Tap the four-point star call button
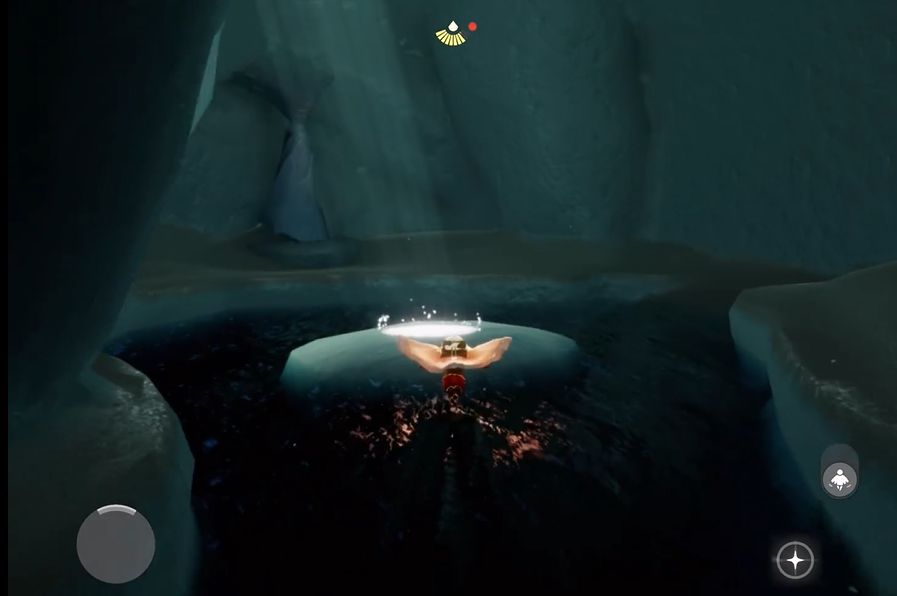897x596 pixels. click(795, 560)
